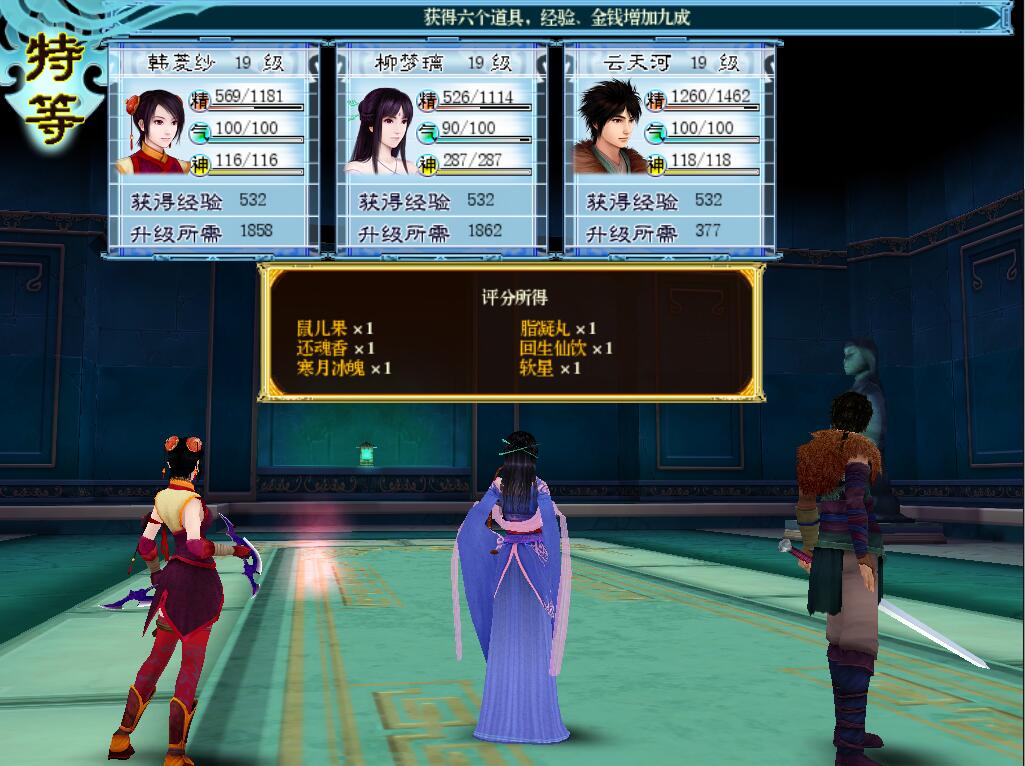Select Liu Mengli's (柳梦璃) portrait
Image resolution: width=1025 pixels, height=766 pixels.
pos(379,131)
